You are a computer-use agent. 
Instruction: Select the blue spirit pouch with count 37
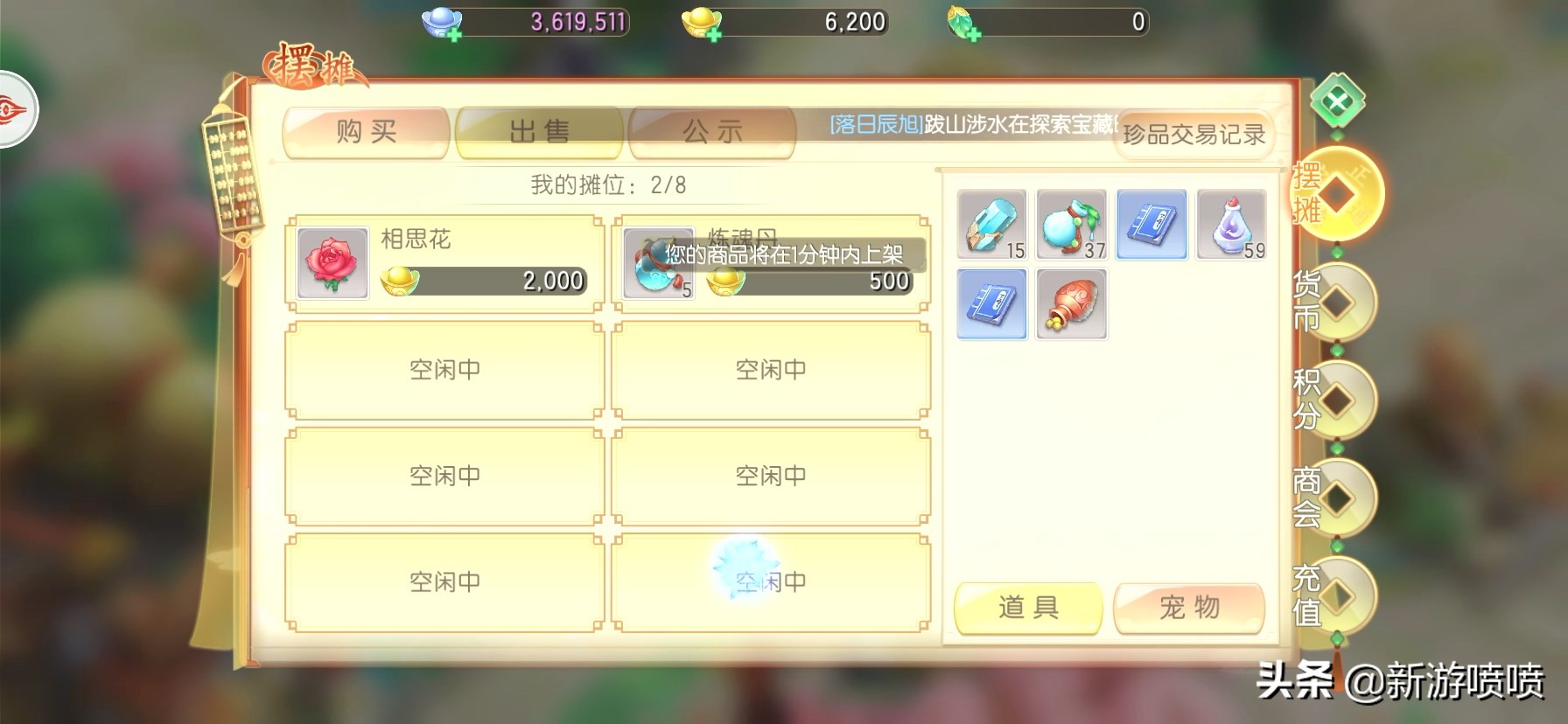pyautogui.click(x=1071, y=225)
